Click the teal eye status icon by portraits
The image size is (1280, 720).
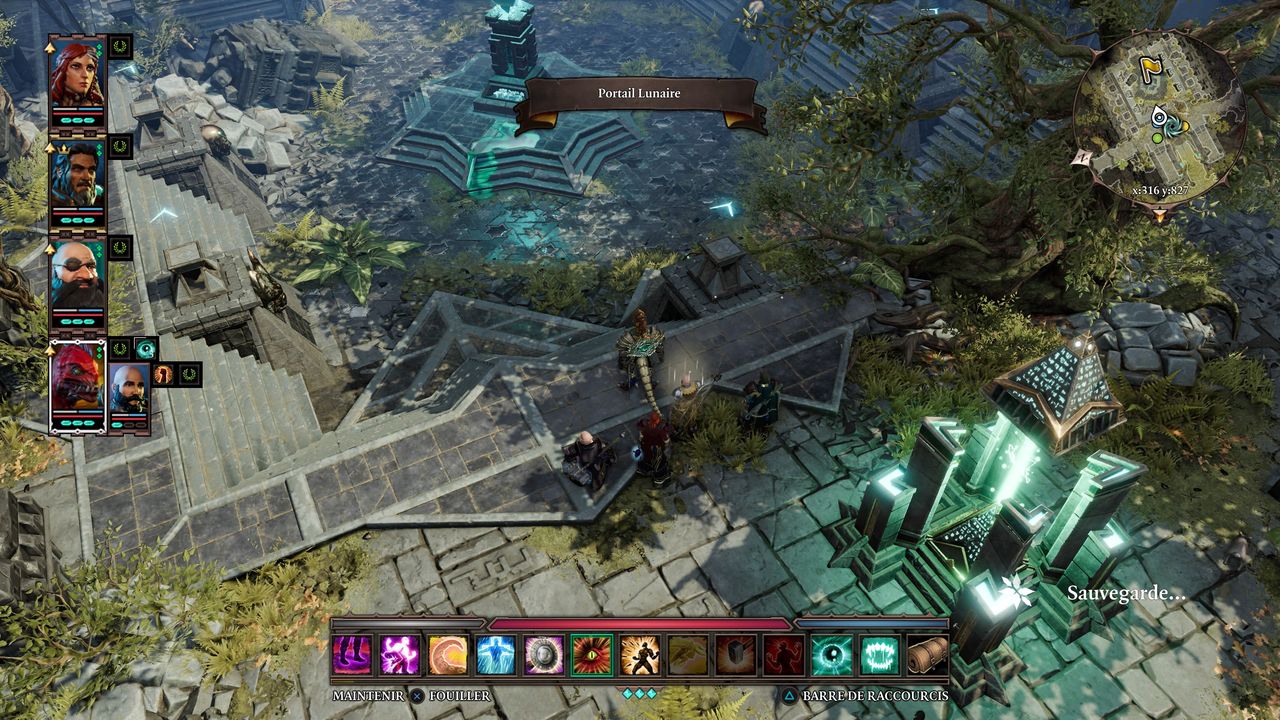146,349
